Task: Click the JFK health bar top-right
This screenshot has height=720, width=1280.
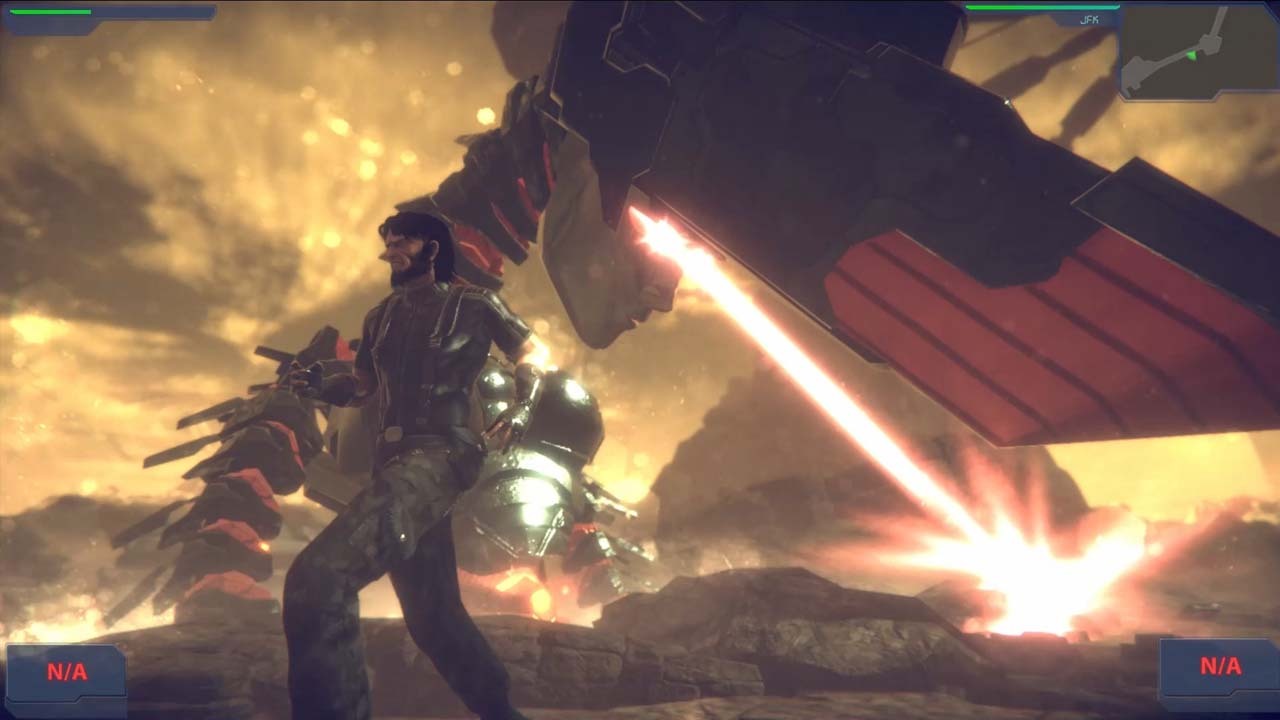Action: click(1040, 6)
